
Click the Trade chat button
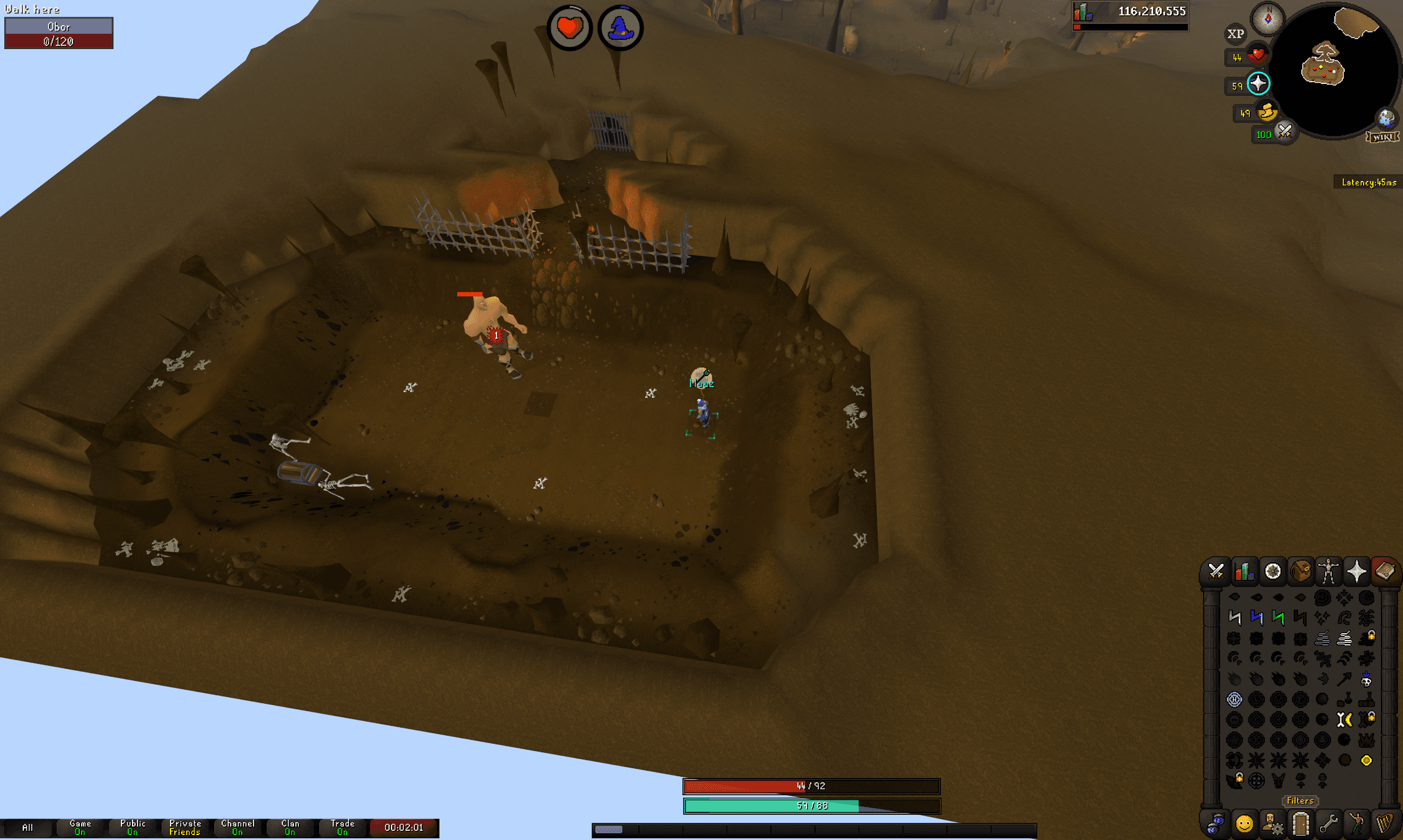click(x=342, y=827)
